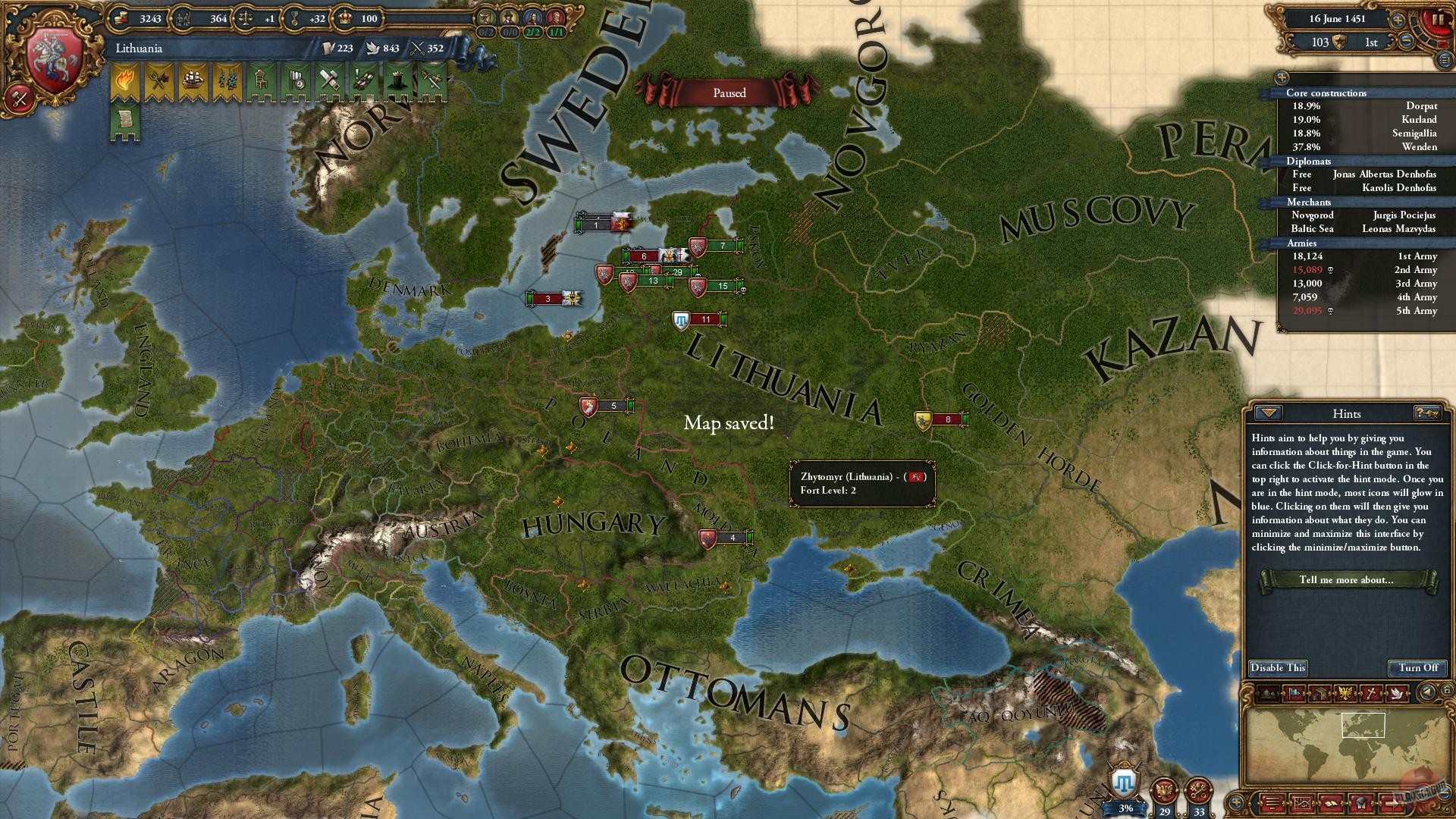Select the diplomatic mapmode eagle icon
This screenshot has height=819, width=1456.
click(1345, 692)
